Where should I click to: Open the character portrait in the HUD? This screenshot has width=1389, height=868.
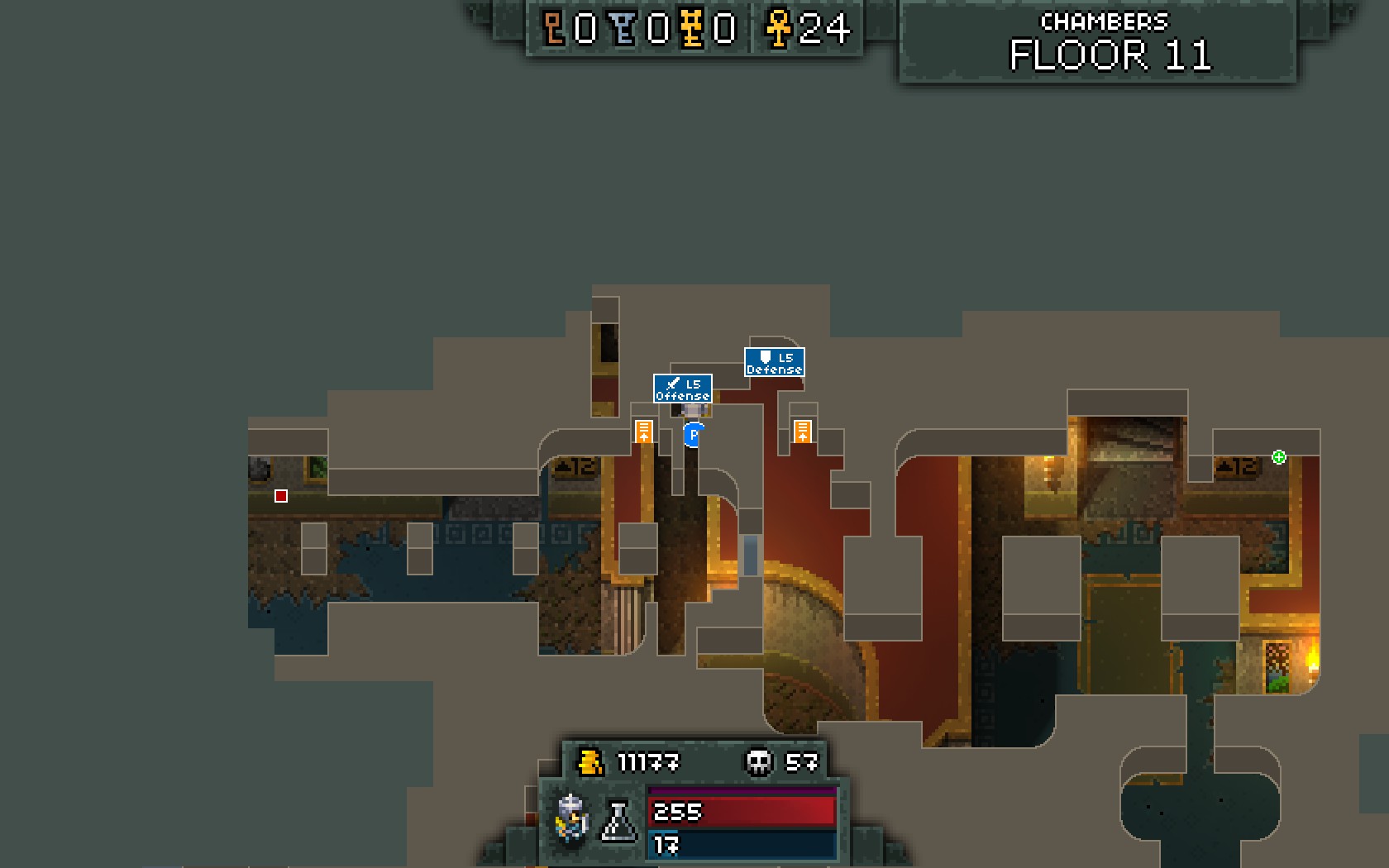click(x=572, y=818)
